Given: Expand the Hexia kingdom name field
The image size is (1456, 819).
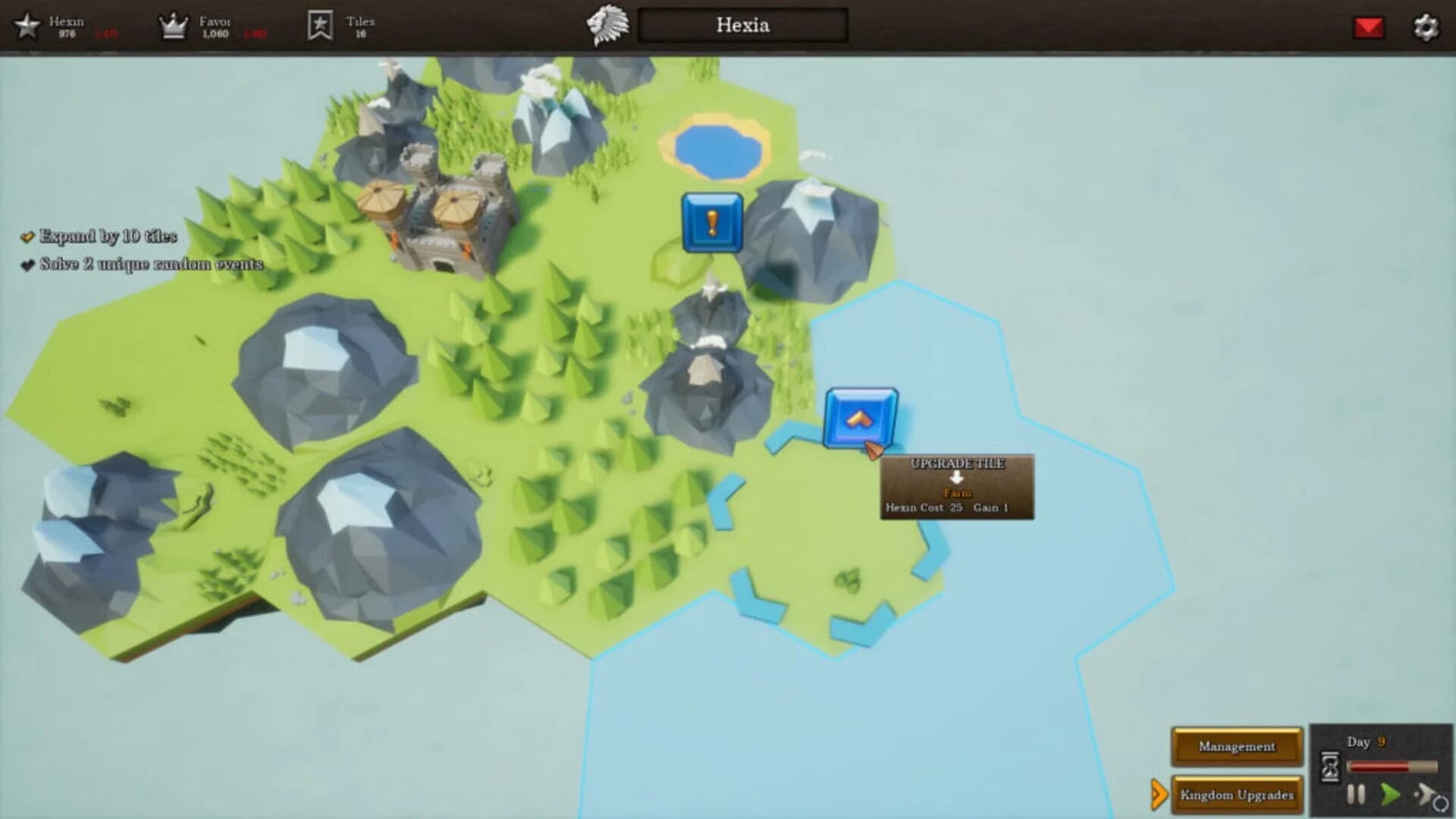Looking at the screenshot, I should pos(740,26).
